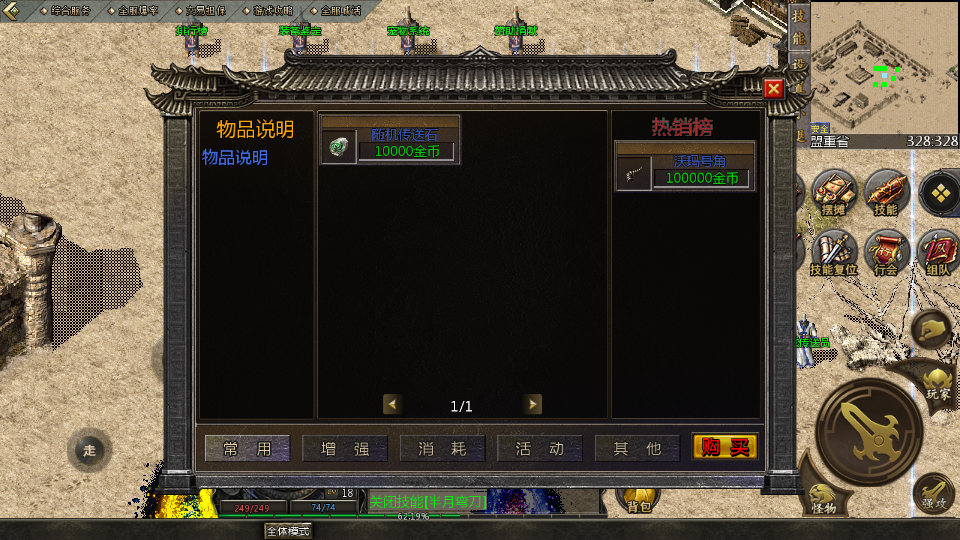This screenshot has height=540, width=960.
Task: Go to the previous shop page arrow
Action: (x=393, y=404)
